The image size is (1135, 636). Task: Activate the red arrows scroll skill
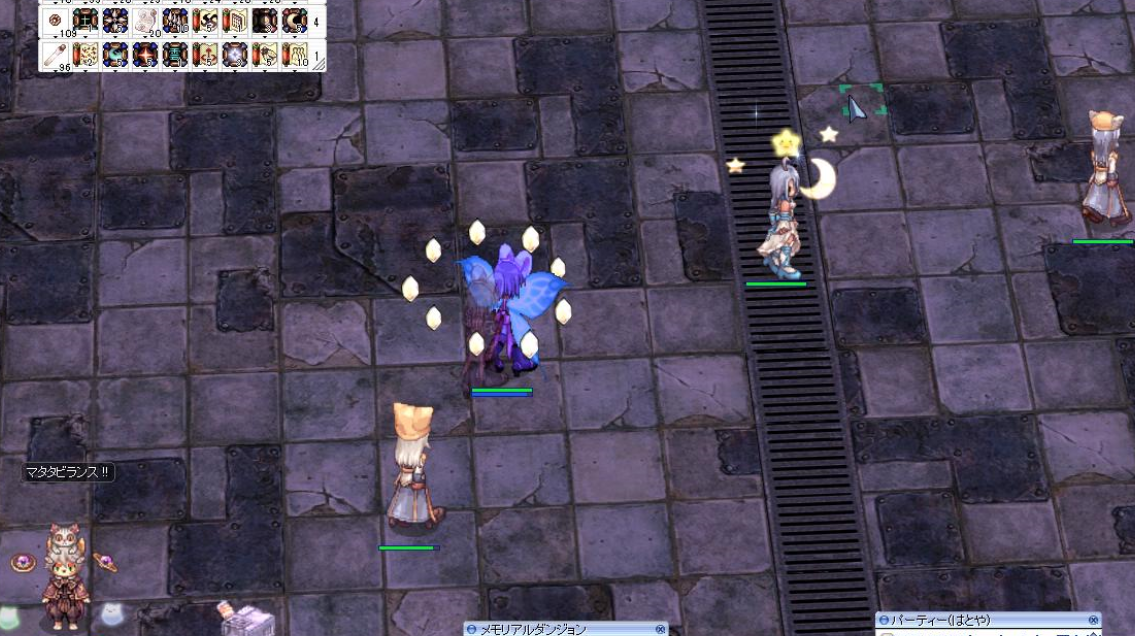point(205,54)
